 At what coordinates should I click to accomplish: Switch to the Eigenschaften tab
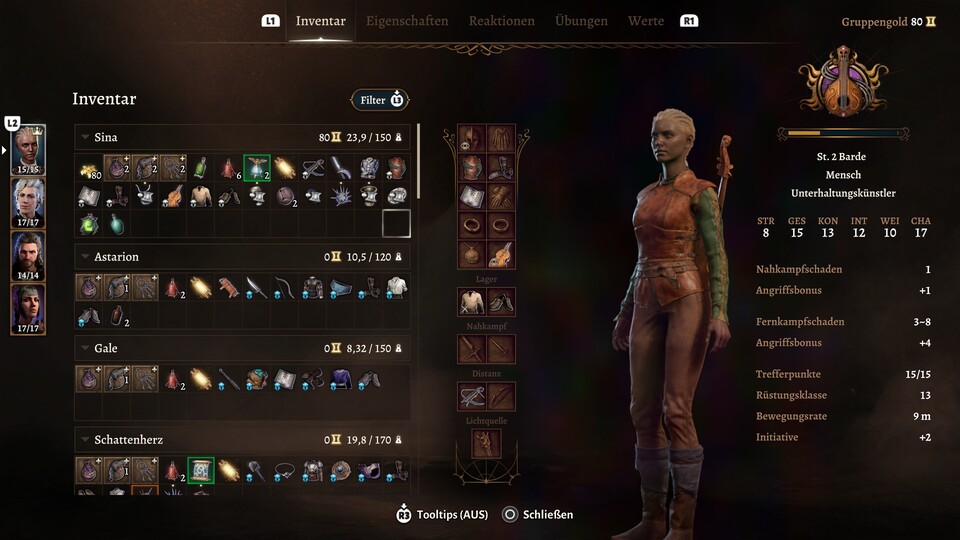[x=406, y=21]
